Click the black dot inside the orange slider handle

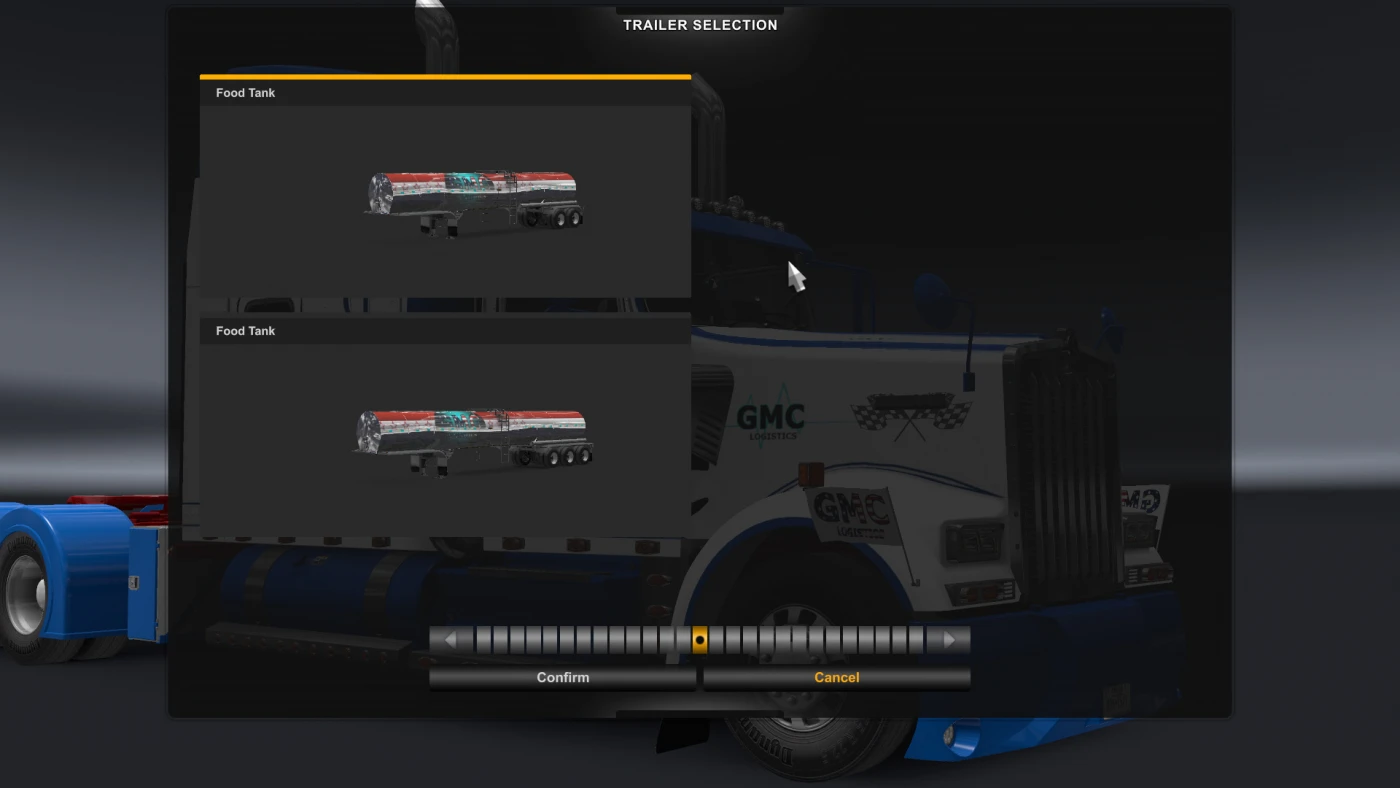tap(700, 639)
